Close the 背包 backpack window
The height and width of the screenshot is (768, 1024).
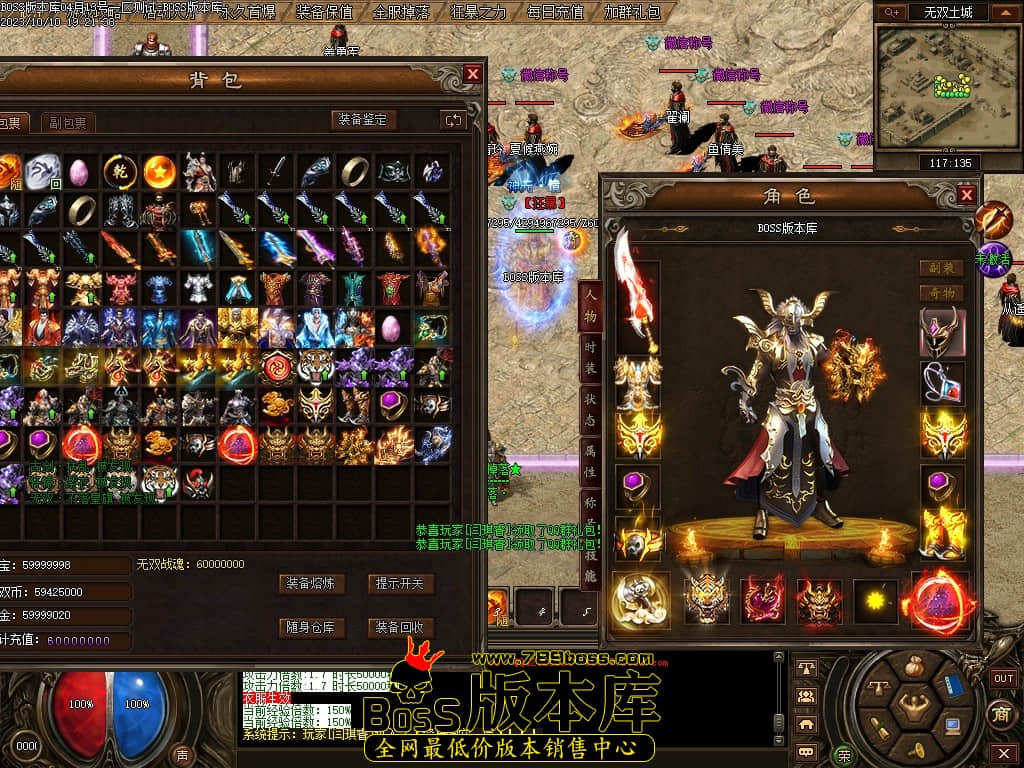coord(473,74)
